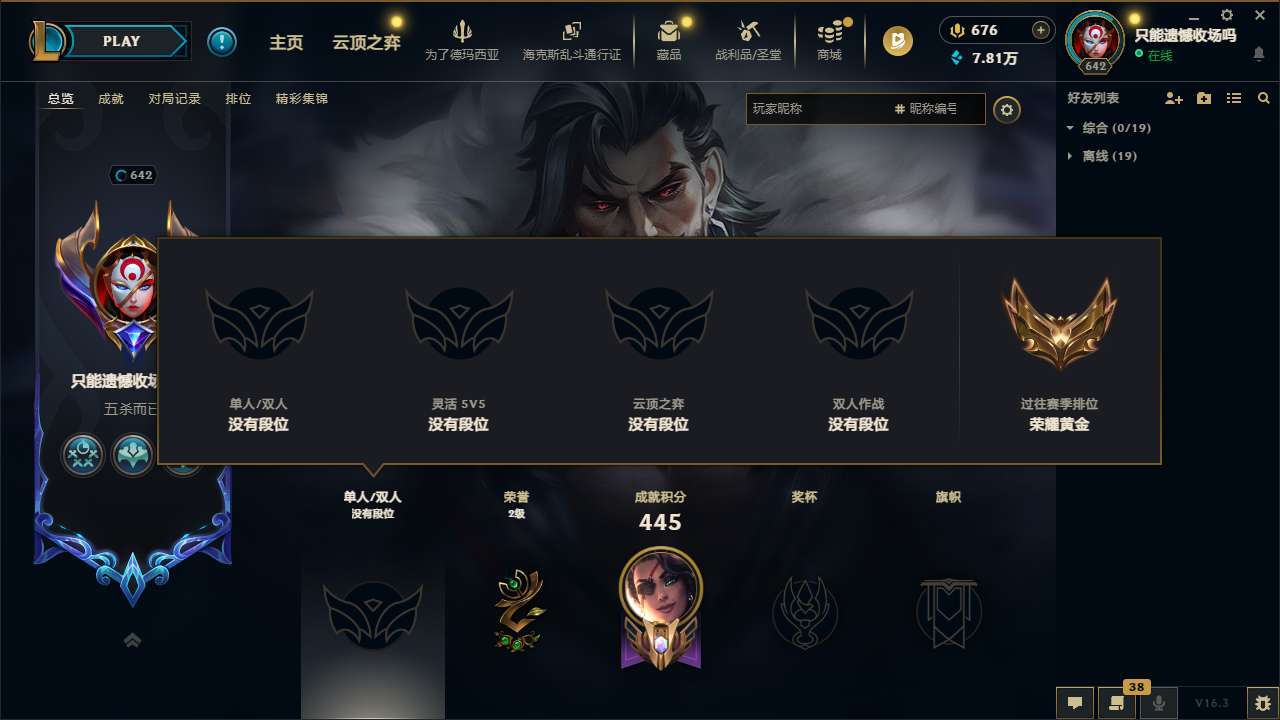
Task: Click the add friend icon
Action: click(1174, 98)
